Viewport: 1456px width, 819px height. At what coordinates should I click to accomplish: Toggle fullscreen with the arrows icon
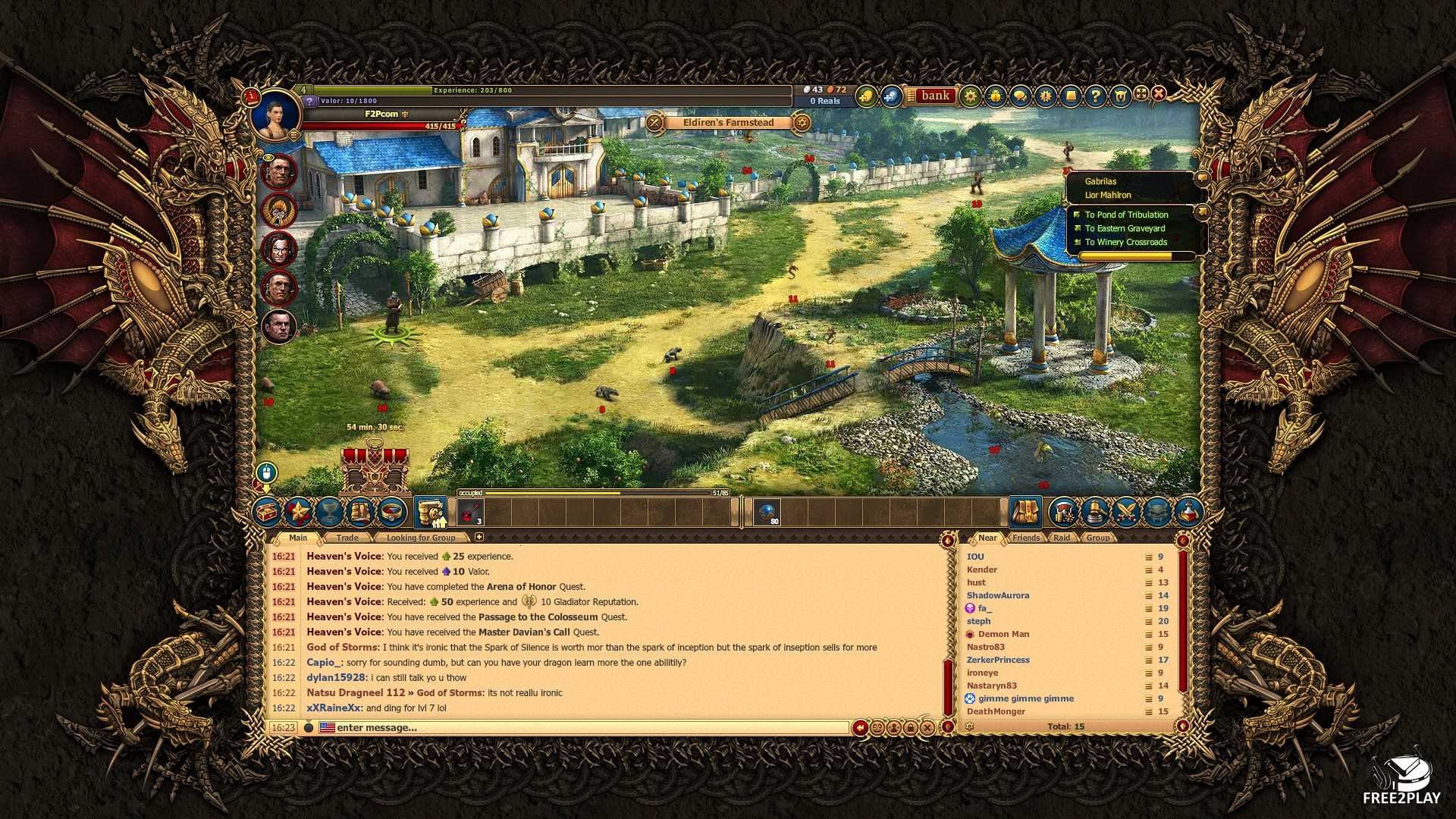(x=1141, y=93)
